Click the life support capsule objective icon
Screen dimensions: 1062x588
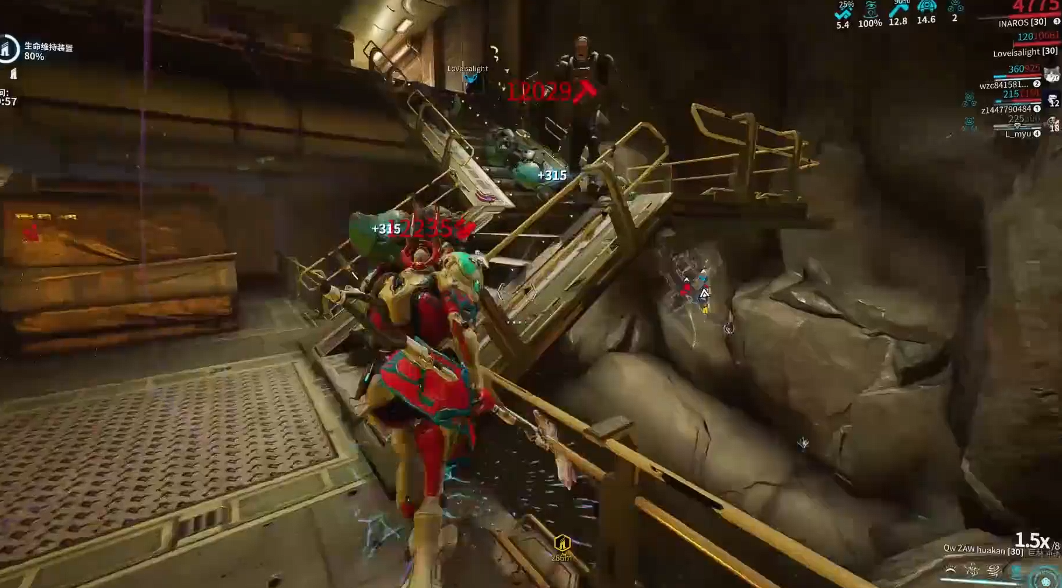[x=9, y=46]
